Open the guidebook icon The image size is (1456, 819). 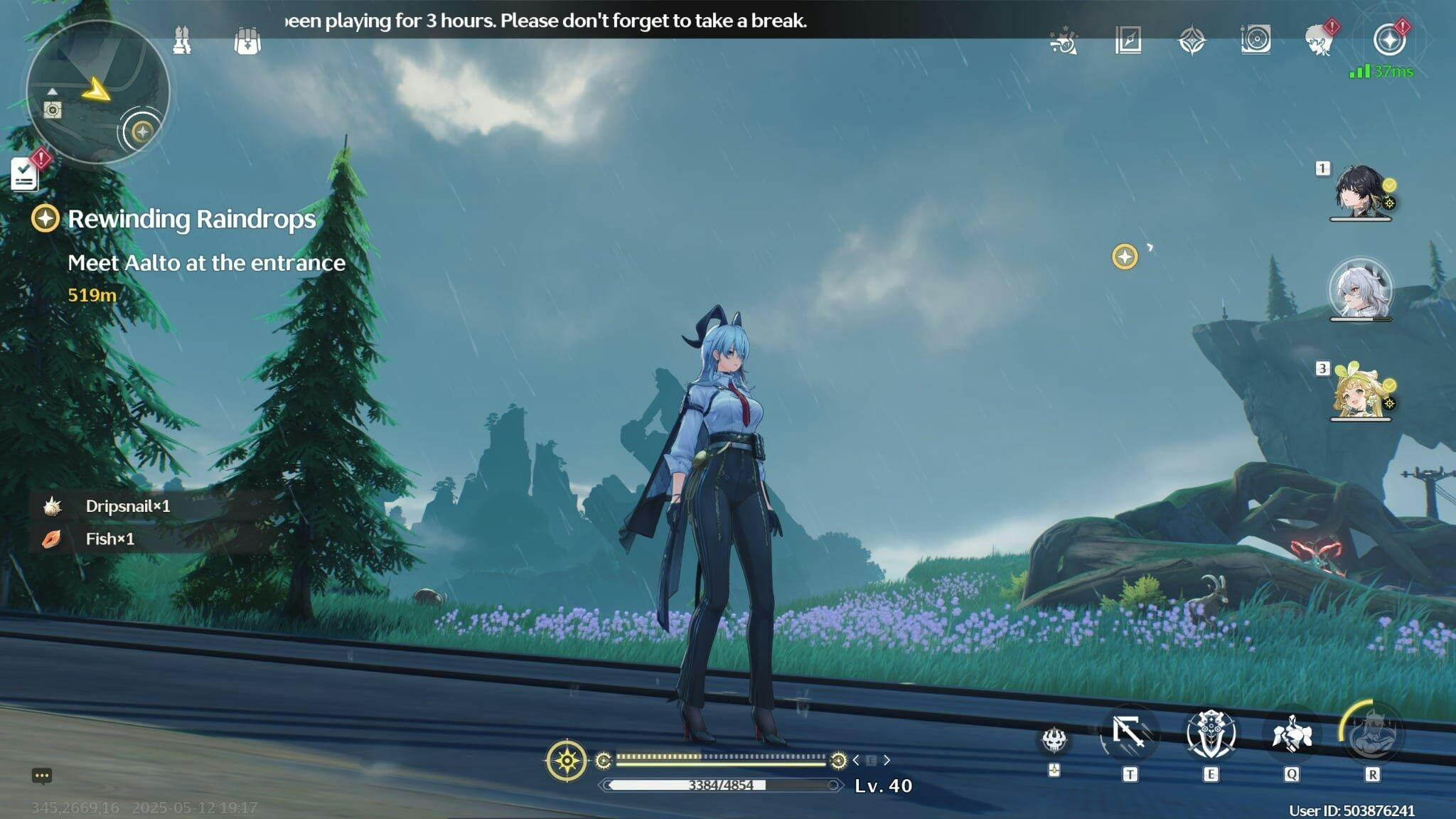[1128, 41]
